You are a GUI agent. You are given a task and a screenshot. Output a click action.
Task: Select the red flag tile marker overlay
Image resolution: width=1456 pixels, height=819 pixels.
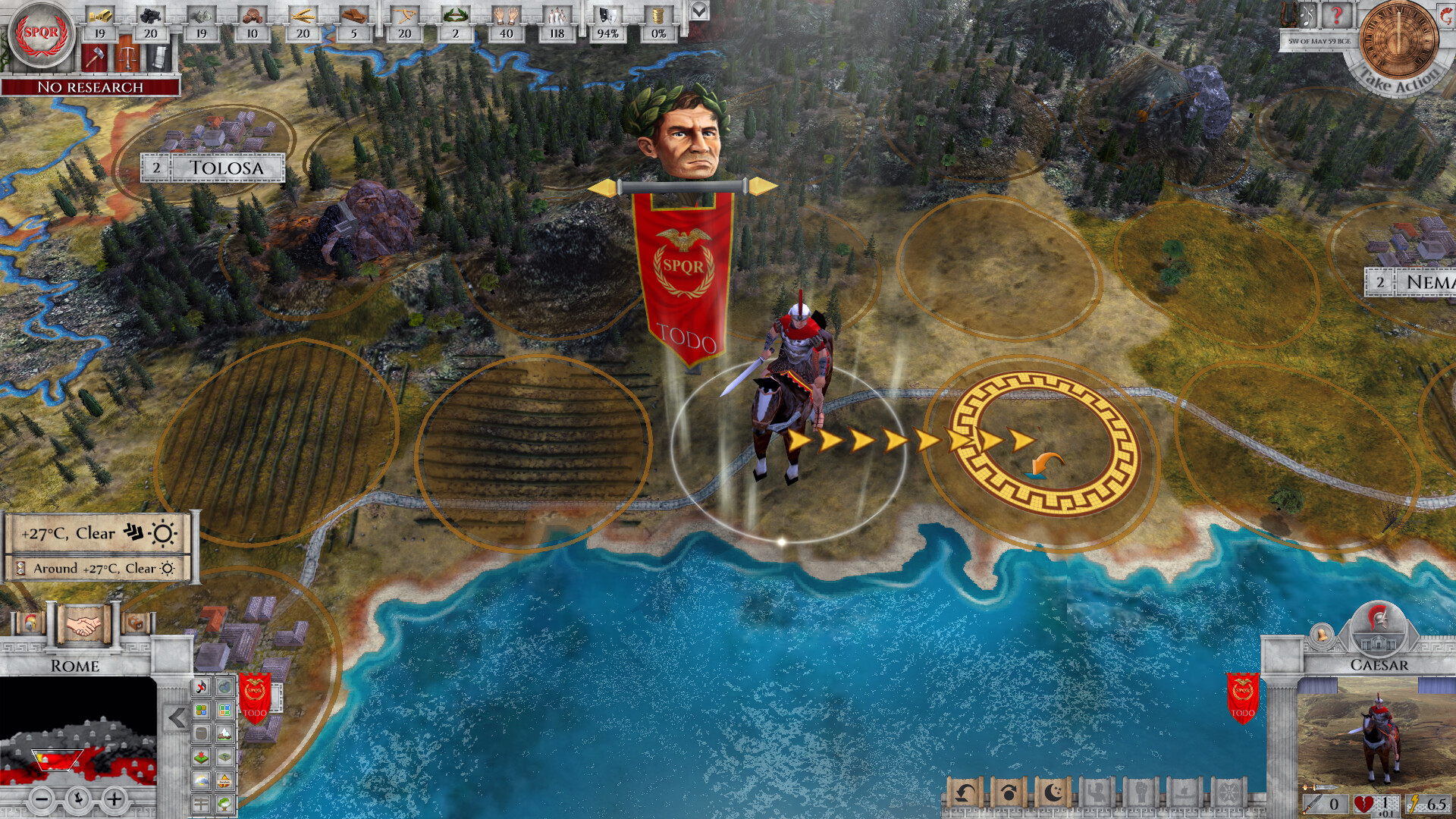pyautogui.click(x=201, y=755)
